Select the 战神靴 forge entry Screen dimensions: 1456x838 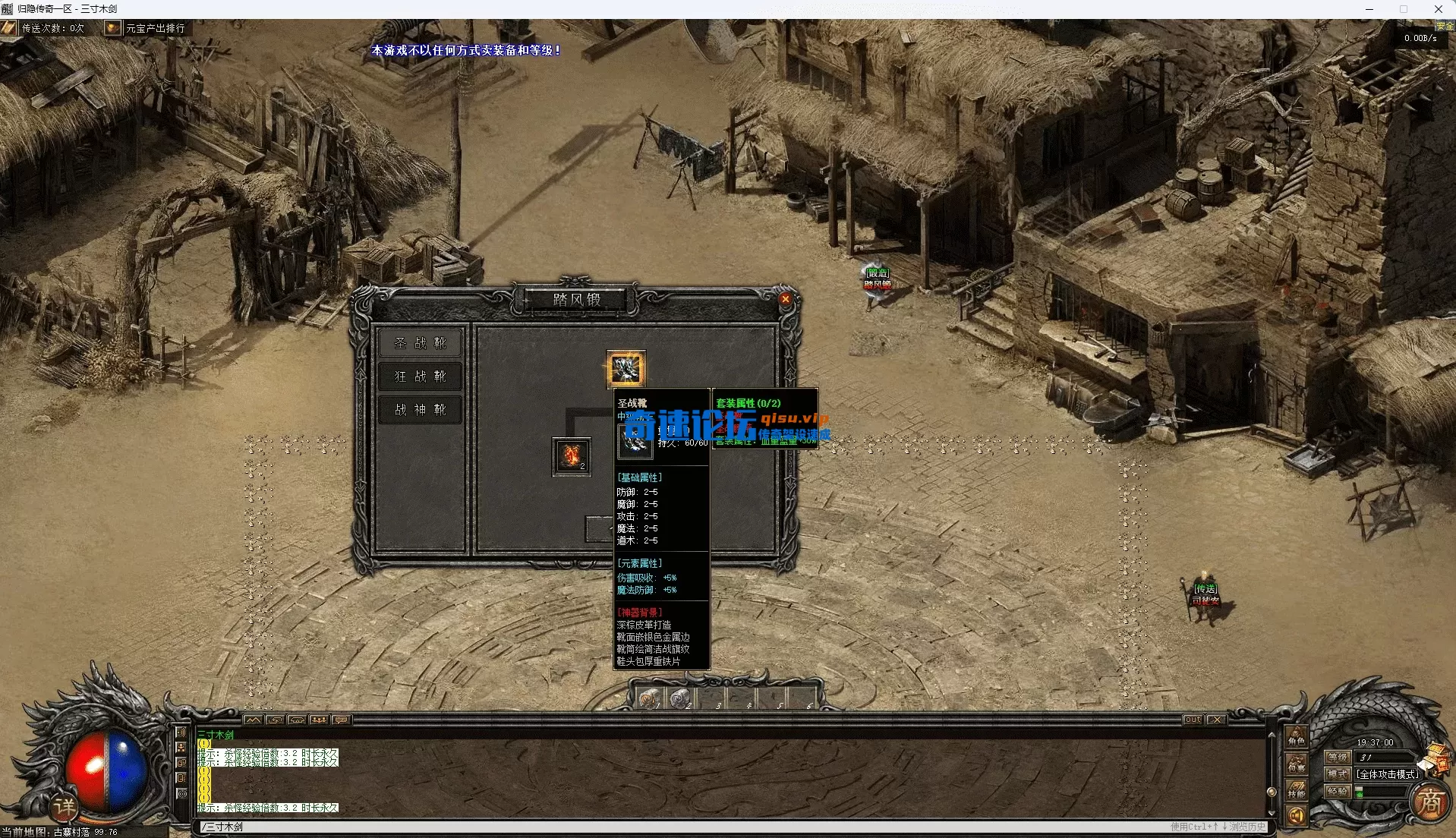(420, 410)
